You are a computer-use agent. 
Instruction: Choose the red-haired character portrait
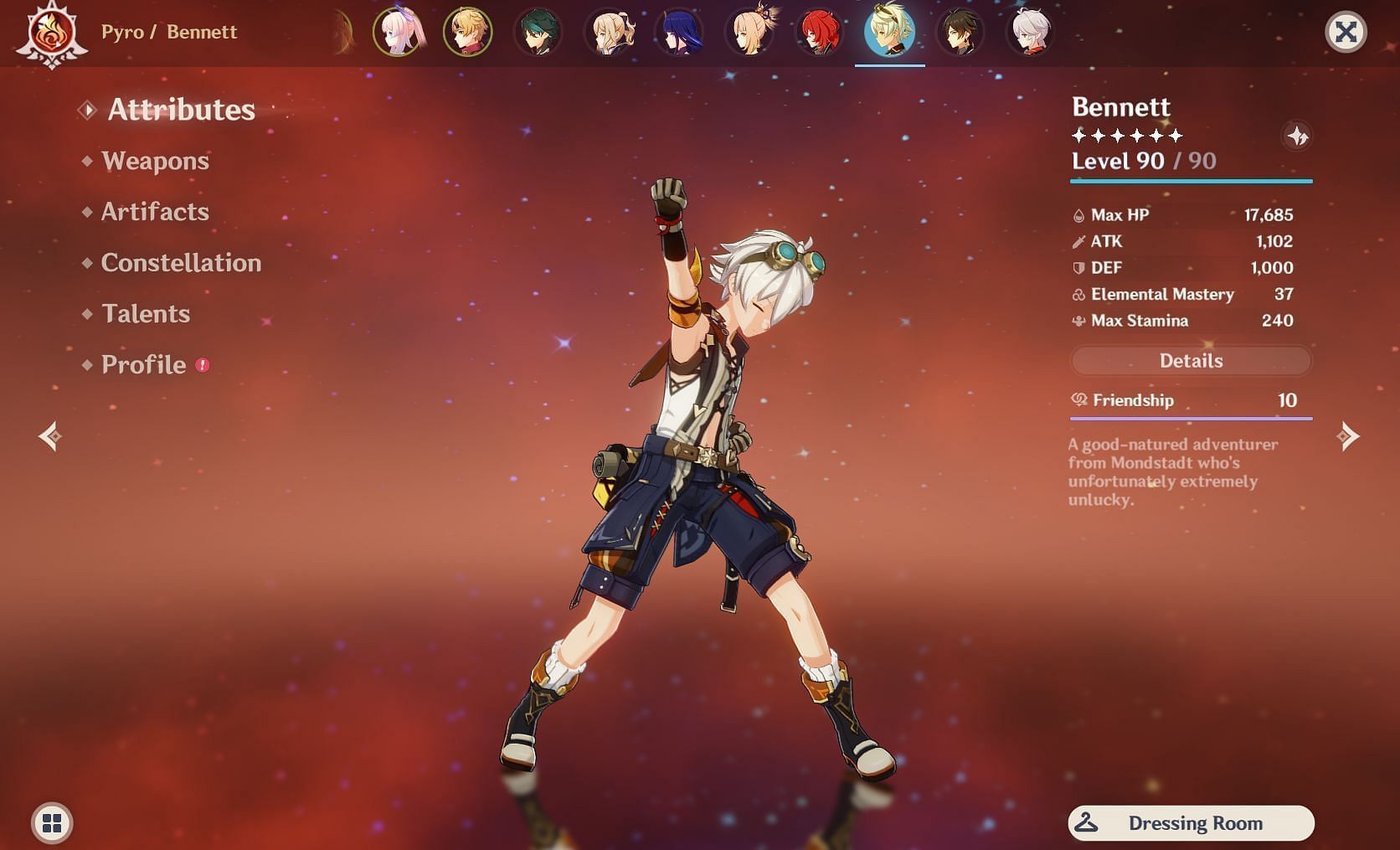pos(820,33)
